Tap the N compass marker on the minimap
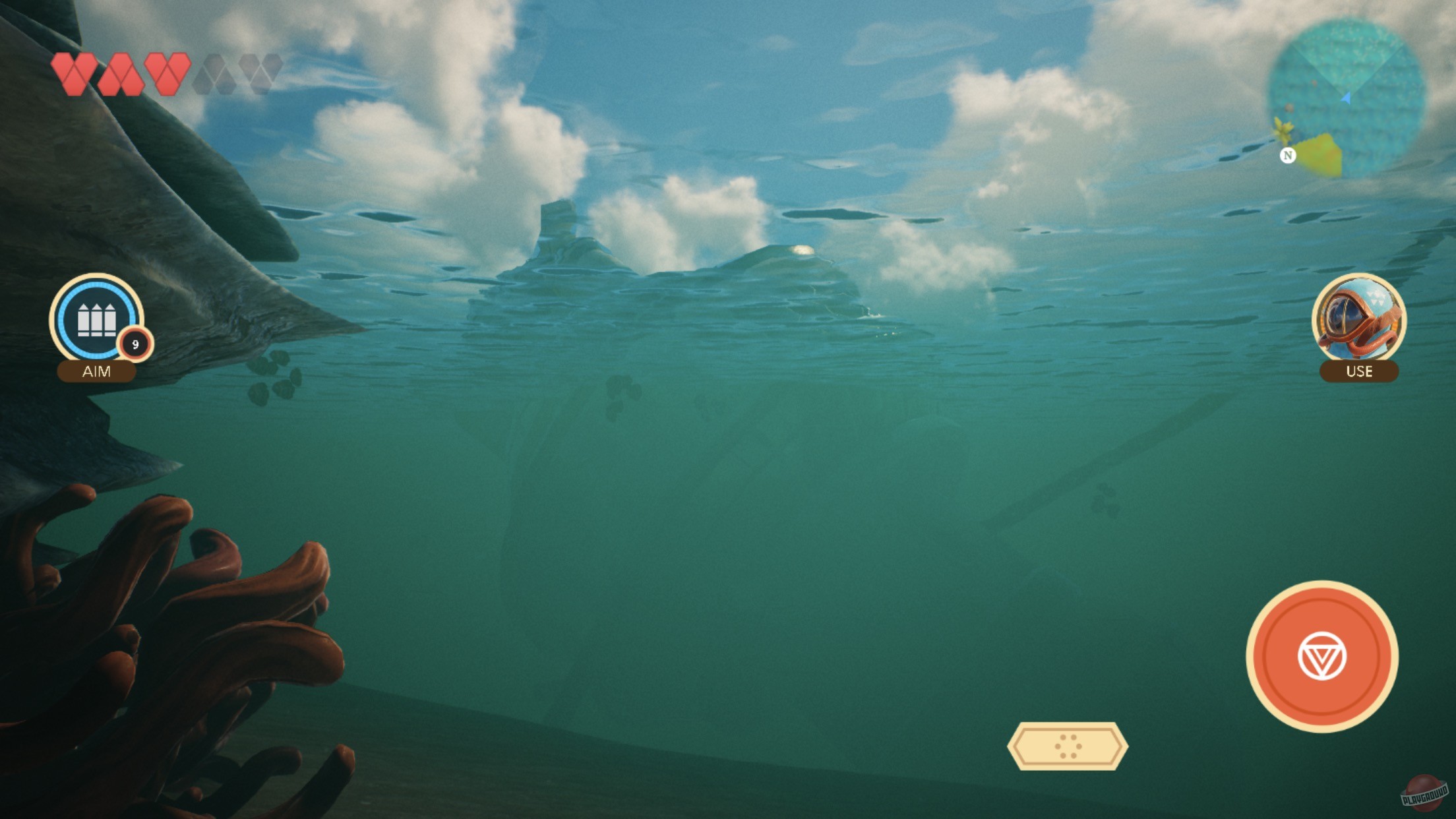Viewport: 1456px width, 819px height. pos(1288,156)
